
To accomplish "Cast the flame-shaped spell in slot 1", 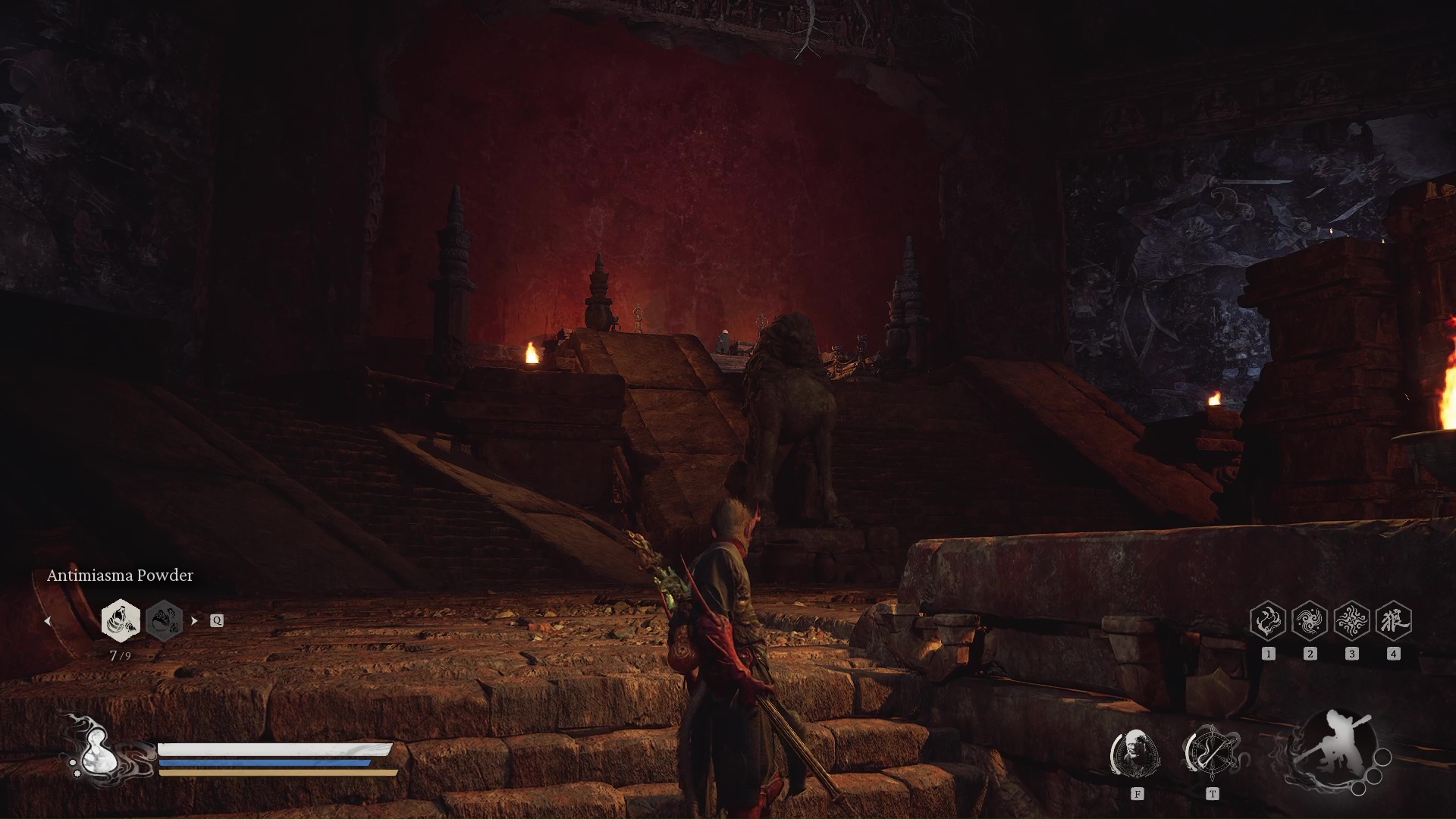I will point(1268,621).
